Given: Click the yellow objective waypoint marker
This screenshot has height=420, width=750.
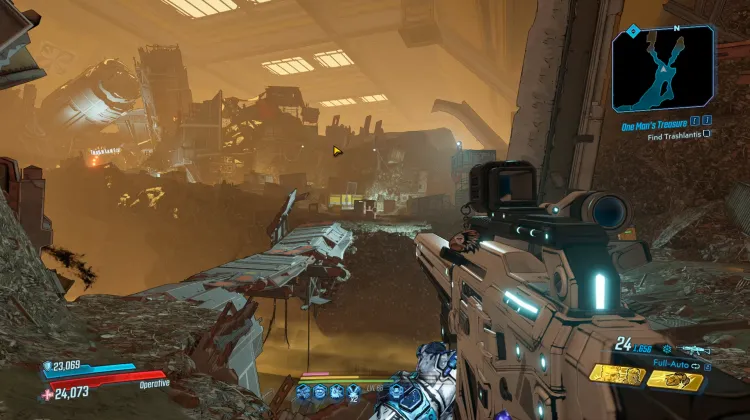Looking at the screenshot, I should 338,151.
